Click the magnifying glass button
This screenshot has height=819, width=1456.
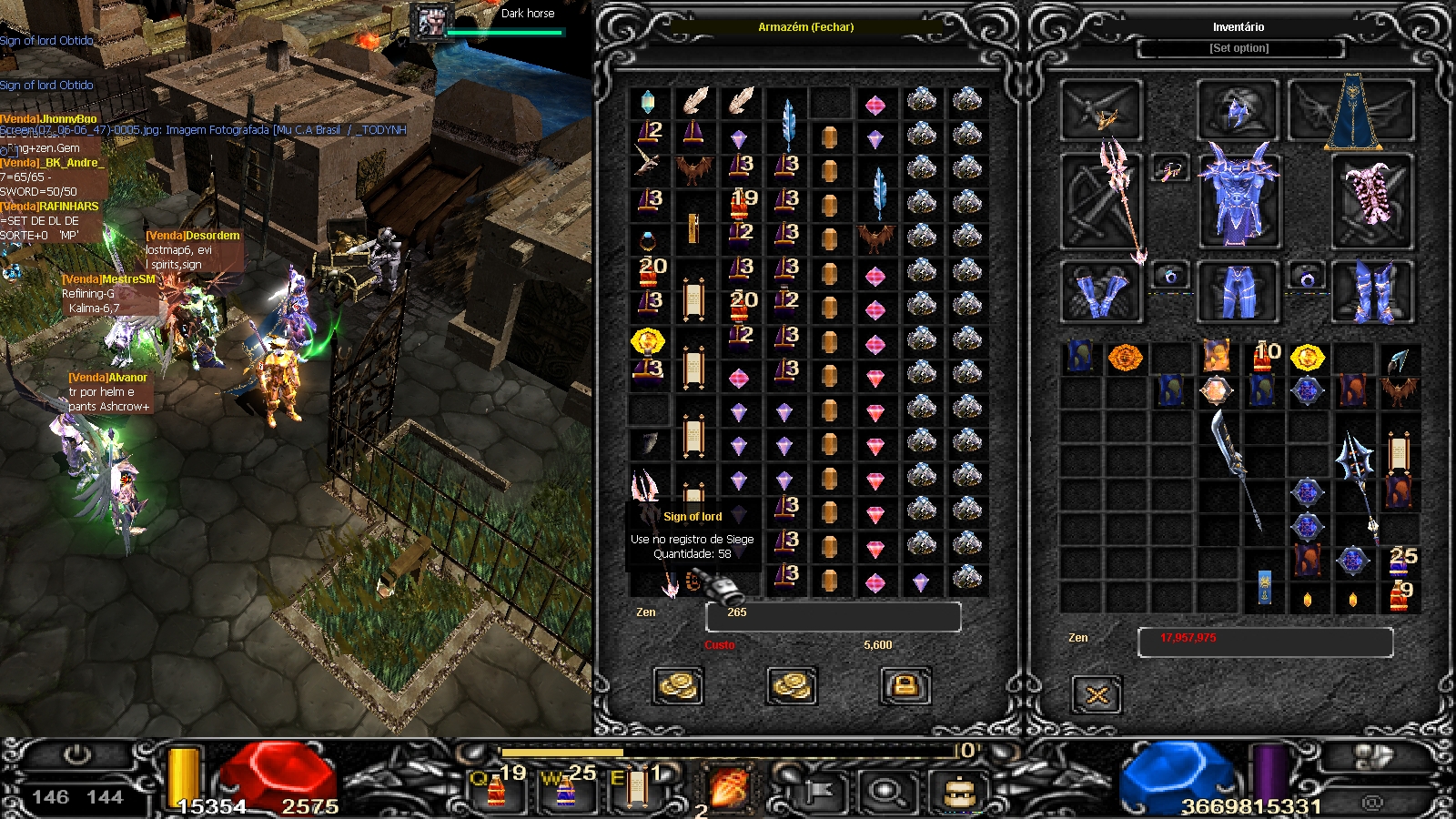click(x=885, y=791)
